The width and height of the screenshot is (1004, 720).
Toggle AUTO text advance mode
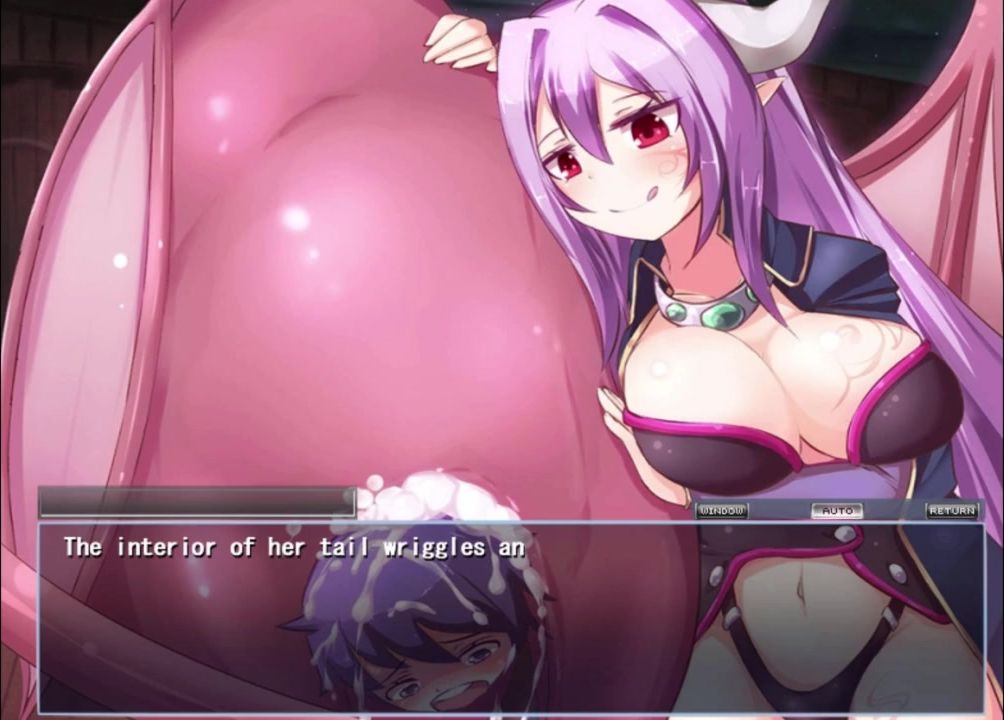(x=836, y=510)
